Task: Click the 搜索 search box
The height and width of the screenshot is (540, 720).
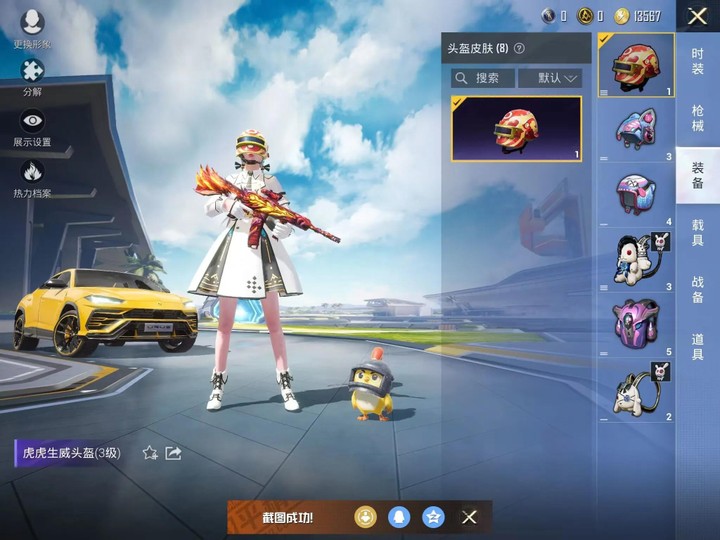Action: point(482,78)
